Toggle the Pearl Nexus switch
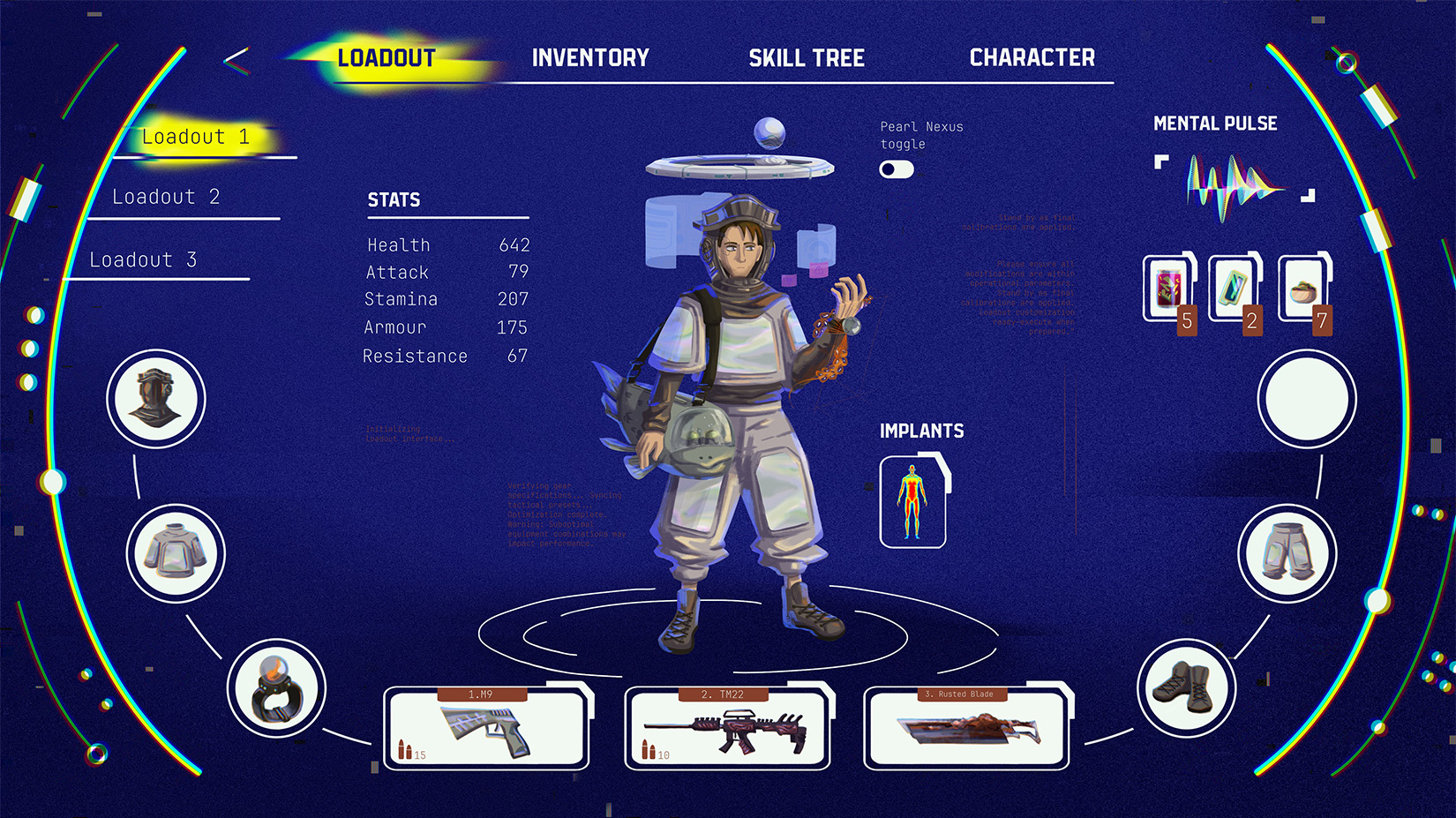 pos(896,169)
